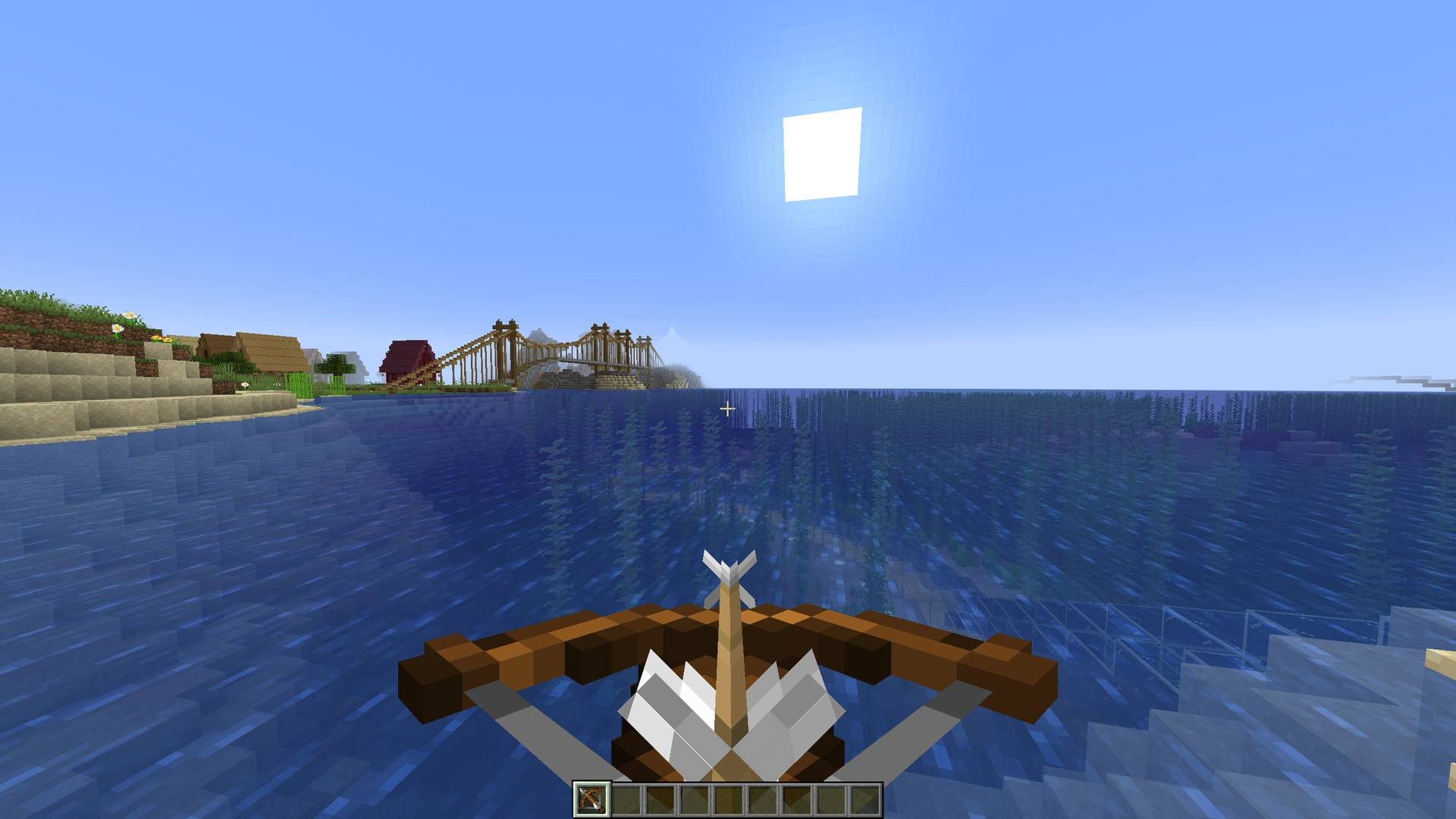The height and width of the screenshot is (819, 1456).
Task: Click the empty second hotbar slot
Action: click(626, 799)
